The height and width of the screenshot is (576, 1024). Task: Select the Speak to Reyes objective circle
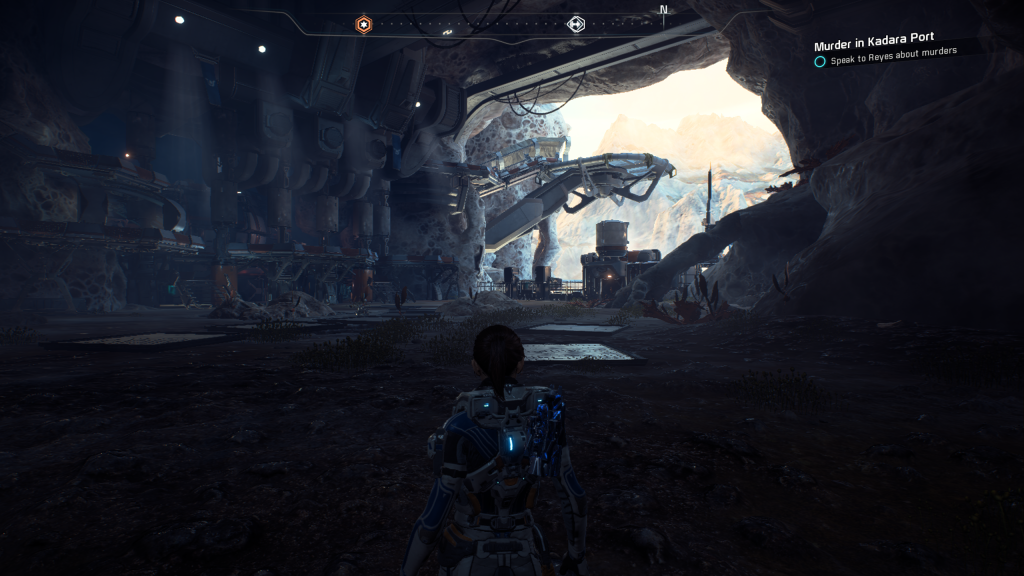click(x=820, y=61)
